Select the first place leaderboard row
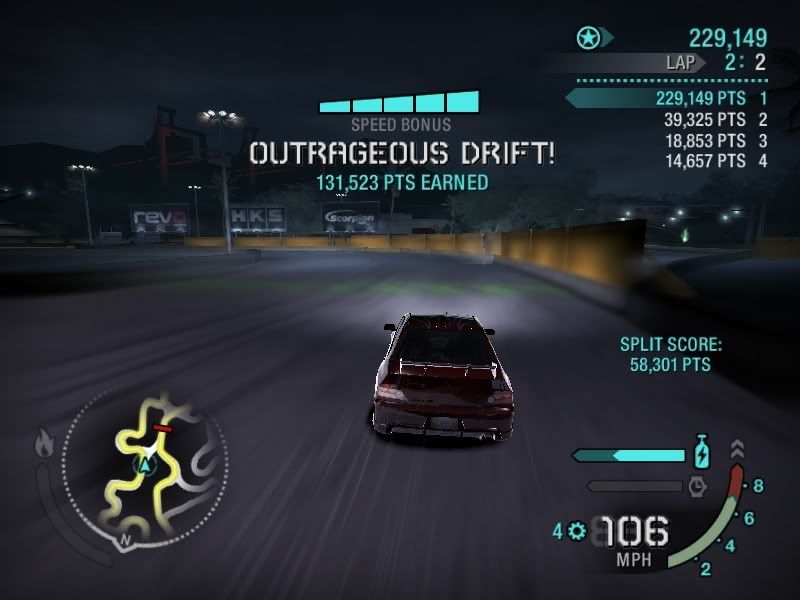 (x=668, y=98)
